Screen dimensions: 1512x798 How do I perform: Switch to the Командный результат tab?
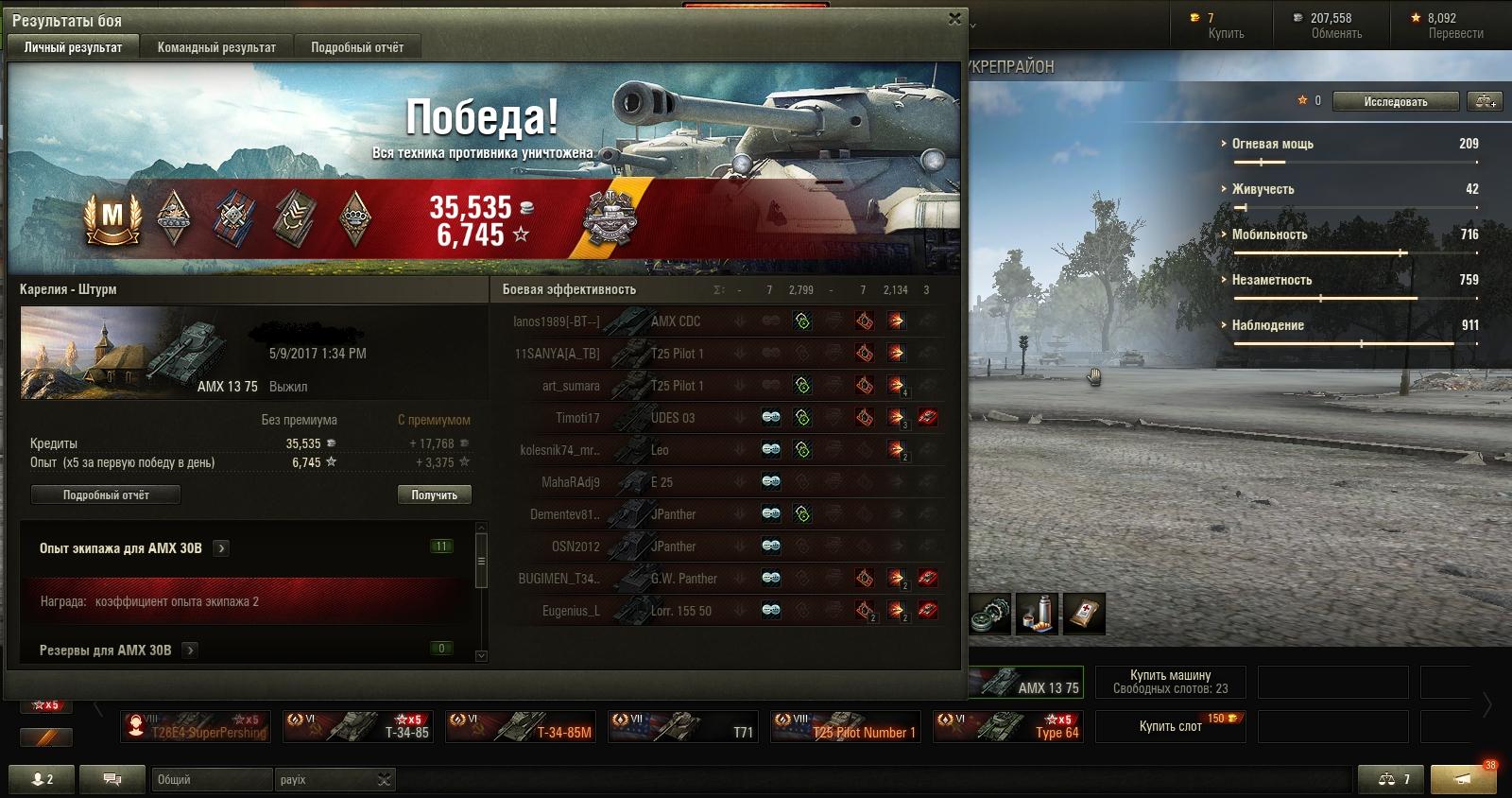[x=216, y=47]
